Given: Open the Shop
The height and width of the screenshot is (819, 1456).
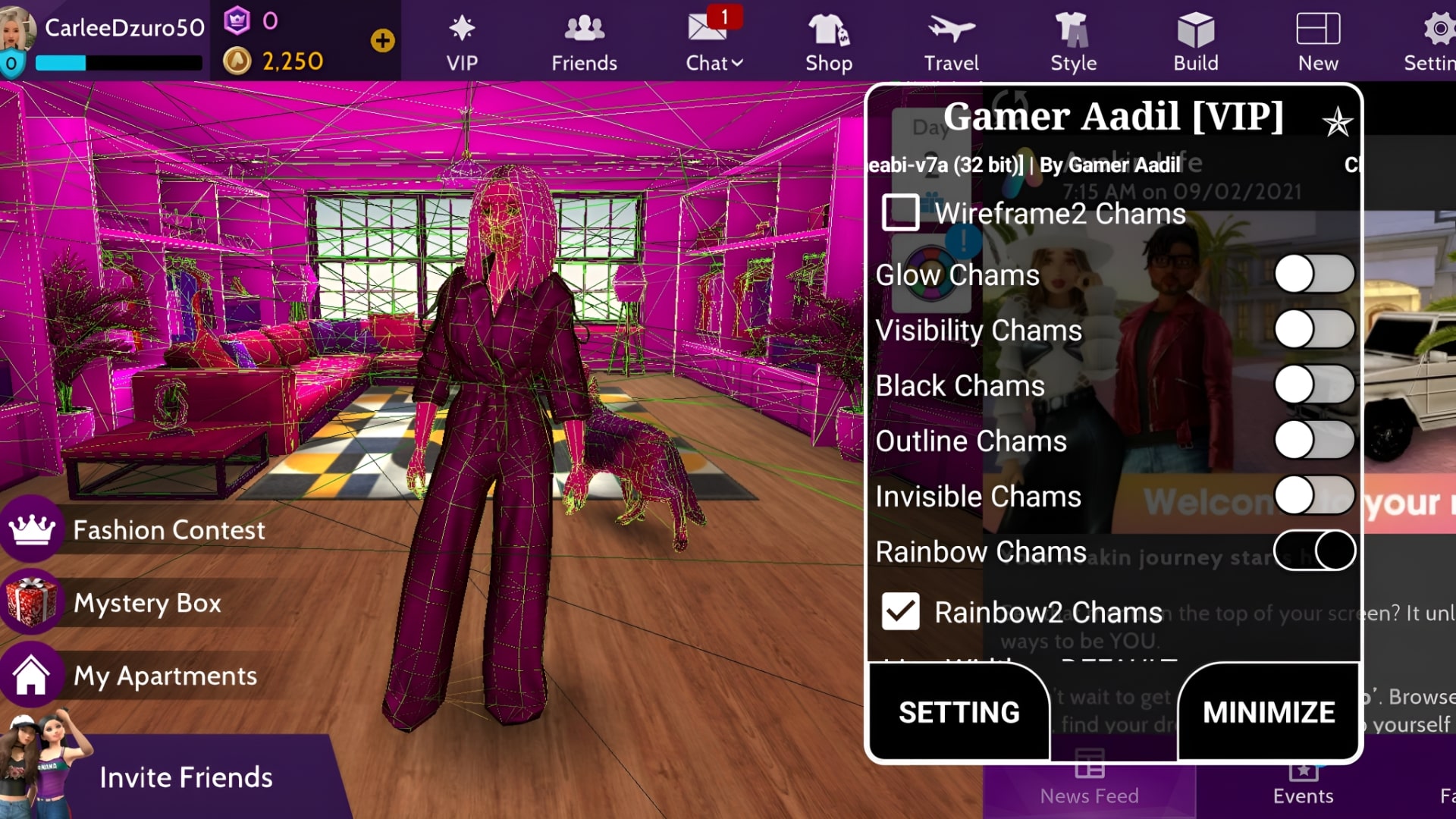Looking at the screenshot, I should (x=828, y=42).
